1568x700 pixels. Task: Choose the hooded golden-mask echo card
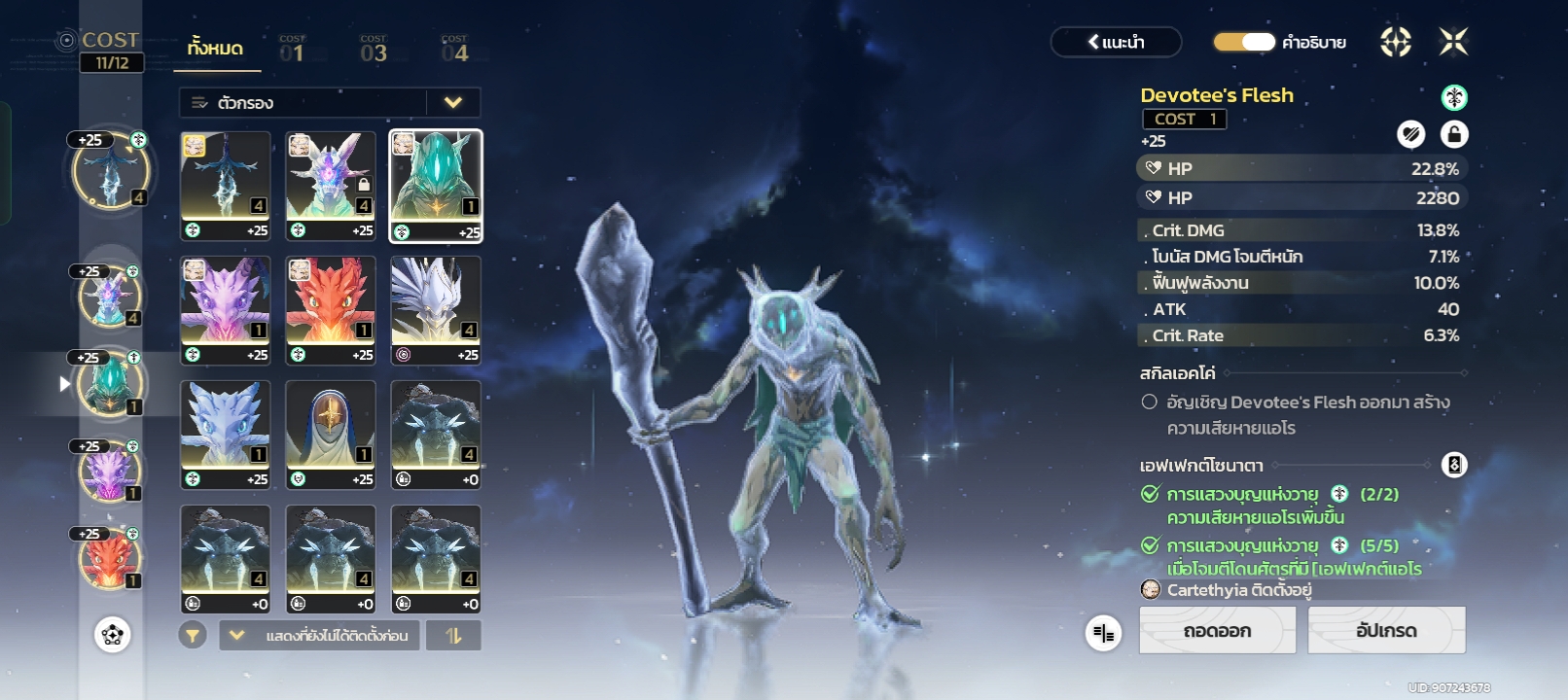point(331,434)
